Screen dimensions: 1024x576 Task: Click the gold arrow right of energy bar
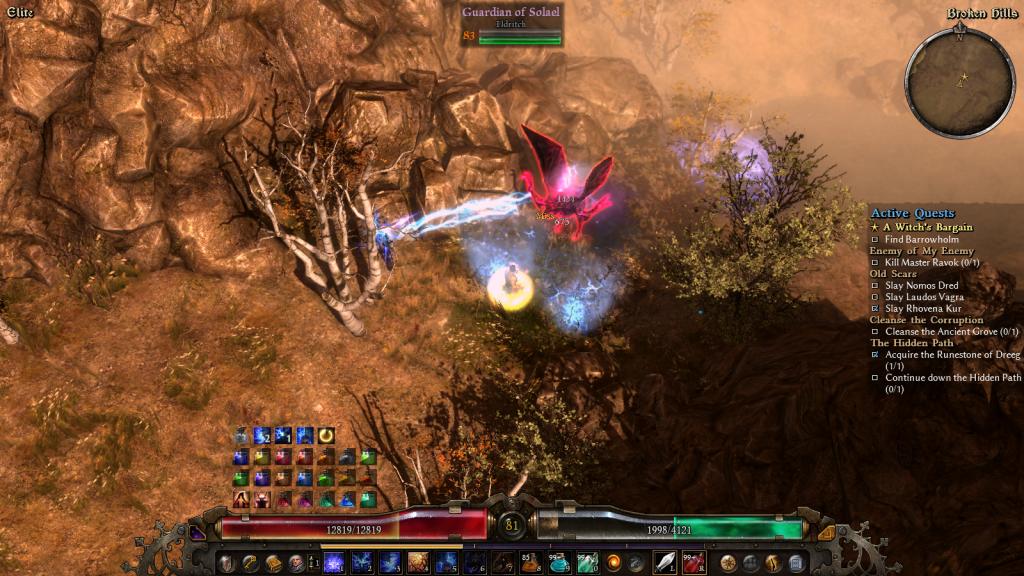tap(826, 533)
